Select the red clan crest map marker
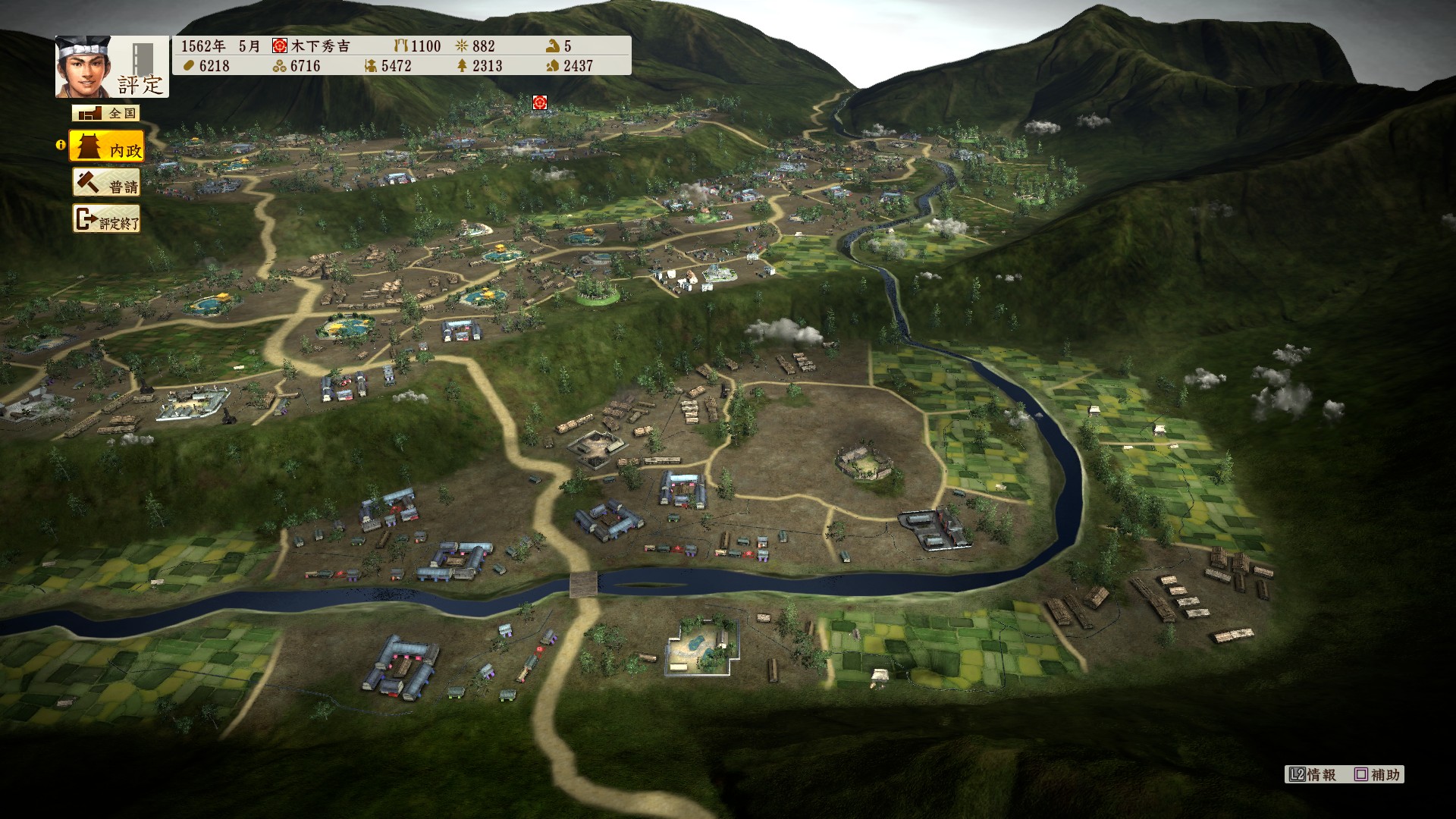The width and height of the screenshot is (1456, 819). point(539,102)
